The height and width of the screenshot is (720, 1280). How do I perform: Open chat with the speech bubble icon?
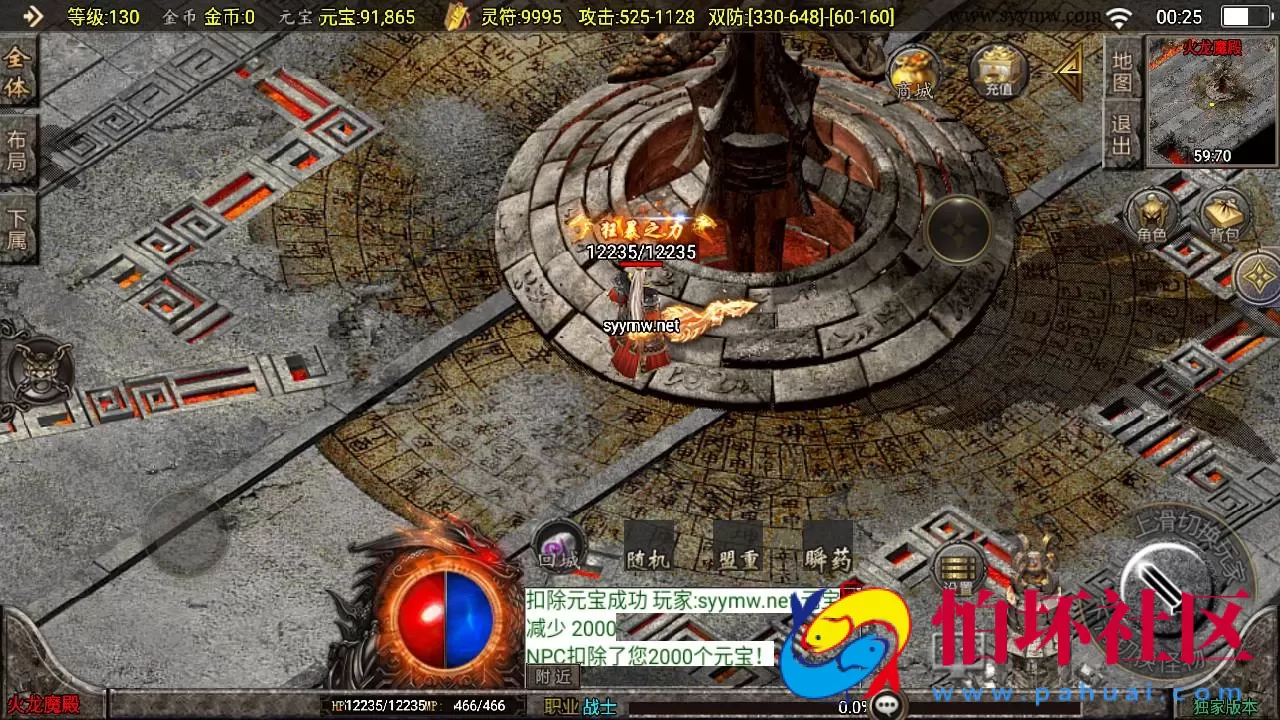(x=886, y=706)
